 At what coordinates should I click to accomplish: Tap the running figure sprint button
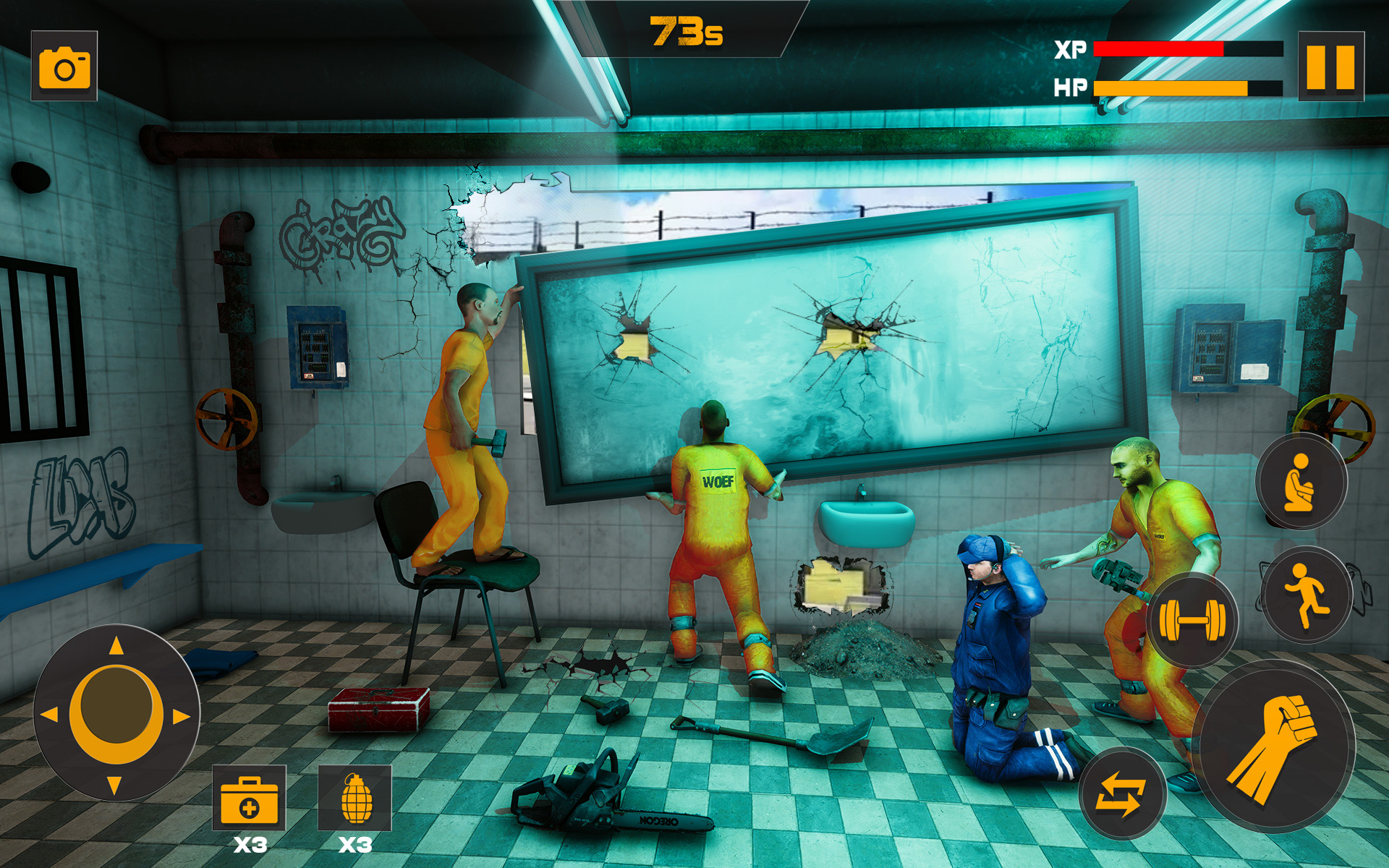pos(1306,595)
